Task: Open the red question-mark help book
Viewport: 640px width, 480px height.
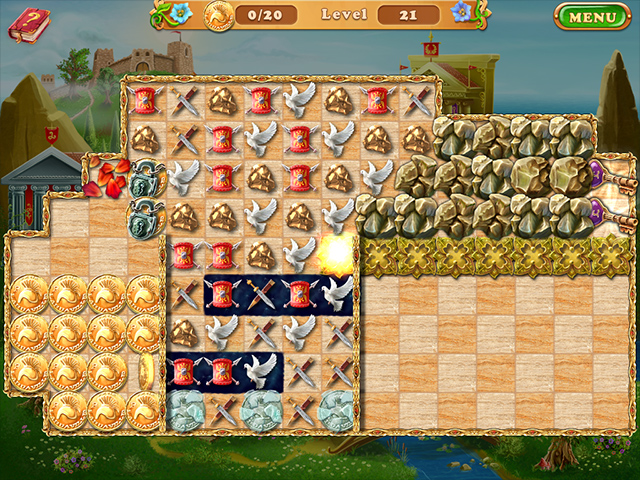Action: (x=29, y=24)
